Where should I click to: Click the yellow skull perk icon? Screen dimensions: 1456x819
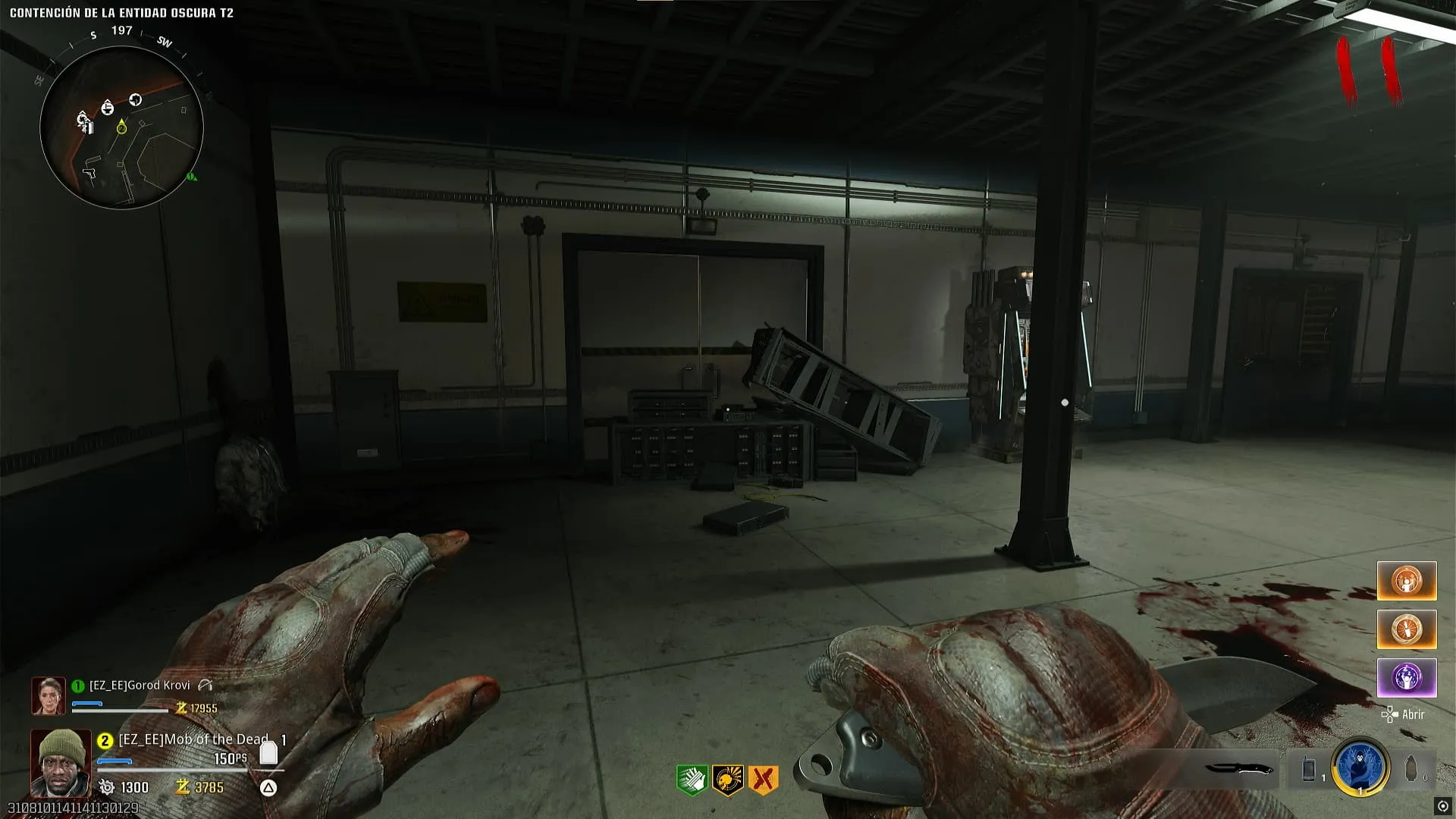pos(727,780)
